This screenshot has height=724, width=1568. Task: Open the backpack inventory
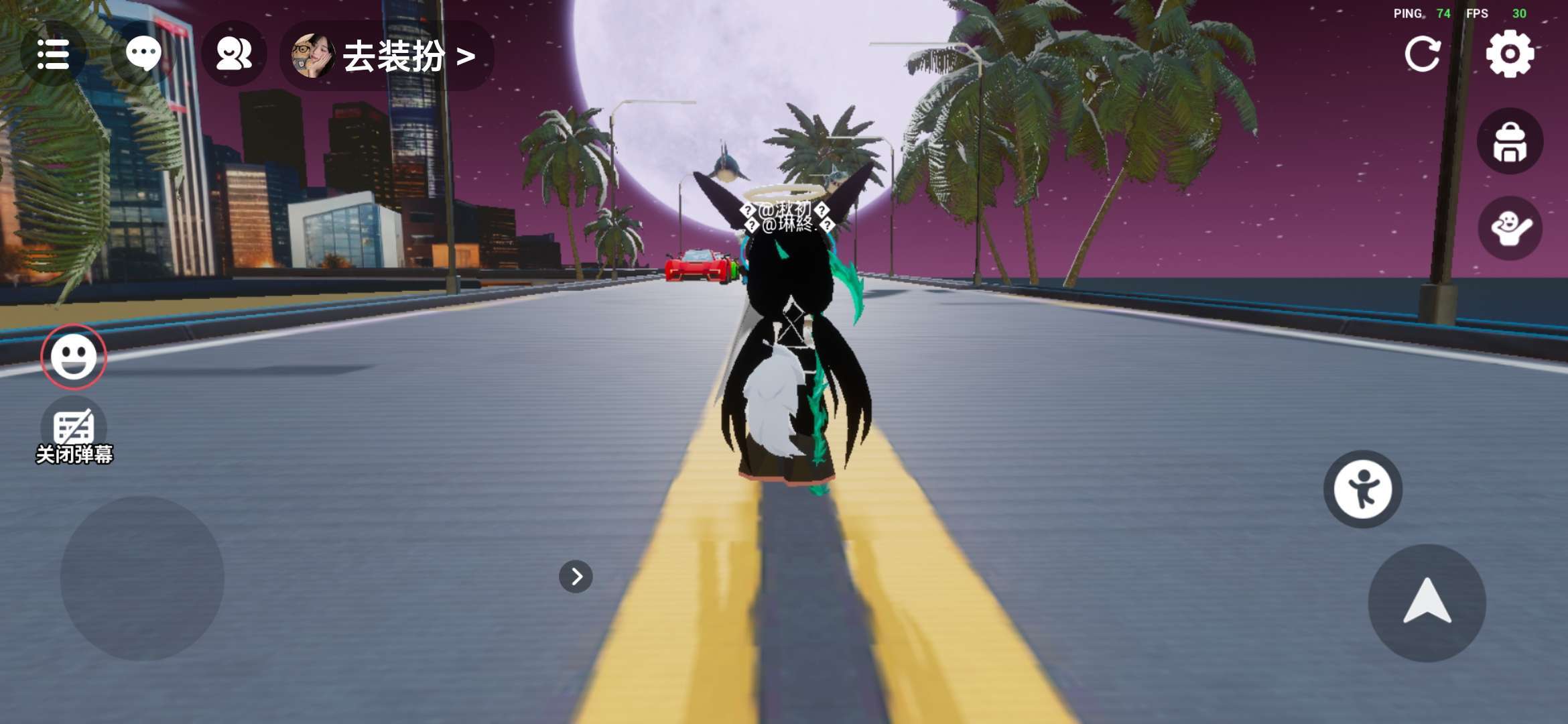[1510, 142]
